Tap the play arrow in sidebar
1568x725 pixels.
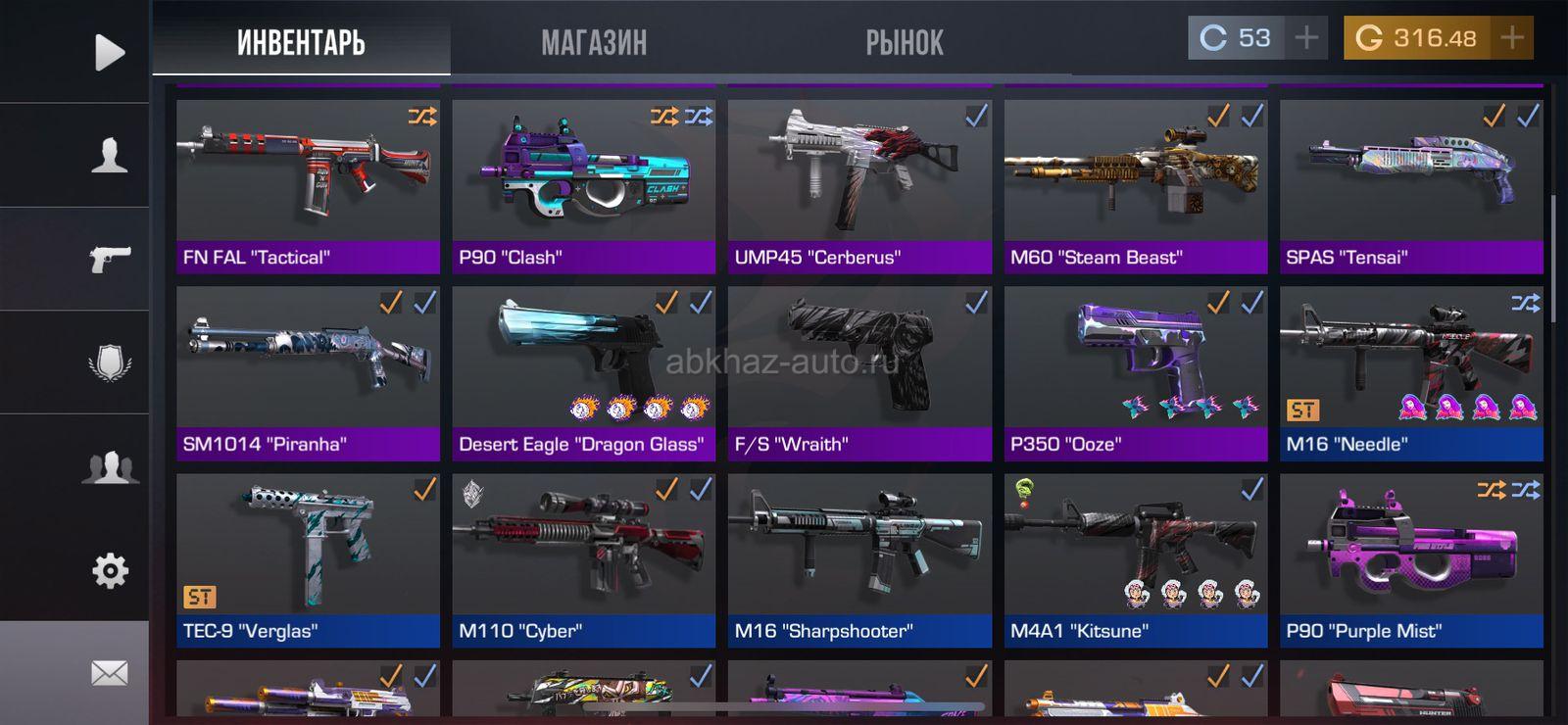click(109, 52)
